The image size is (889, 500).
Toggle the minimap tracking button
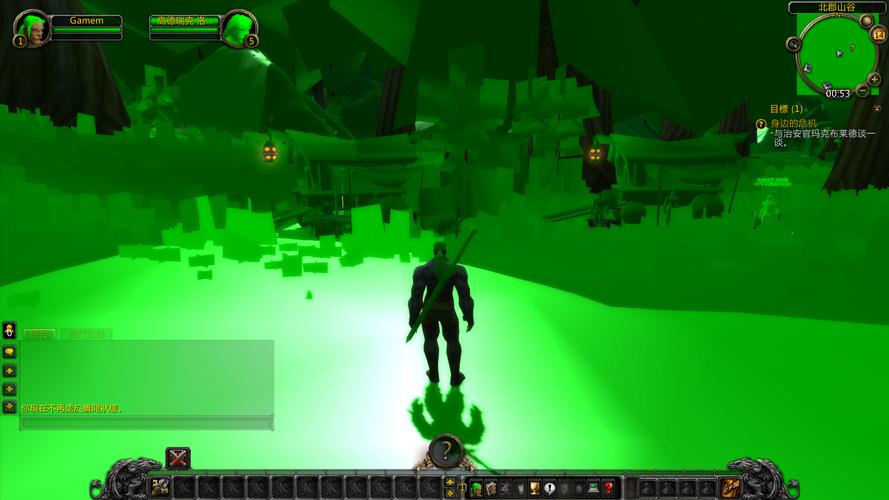coord(793,44)
